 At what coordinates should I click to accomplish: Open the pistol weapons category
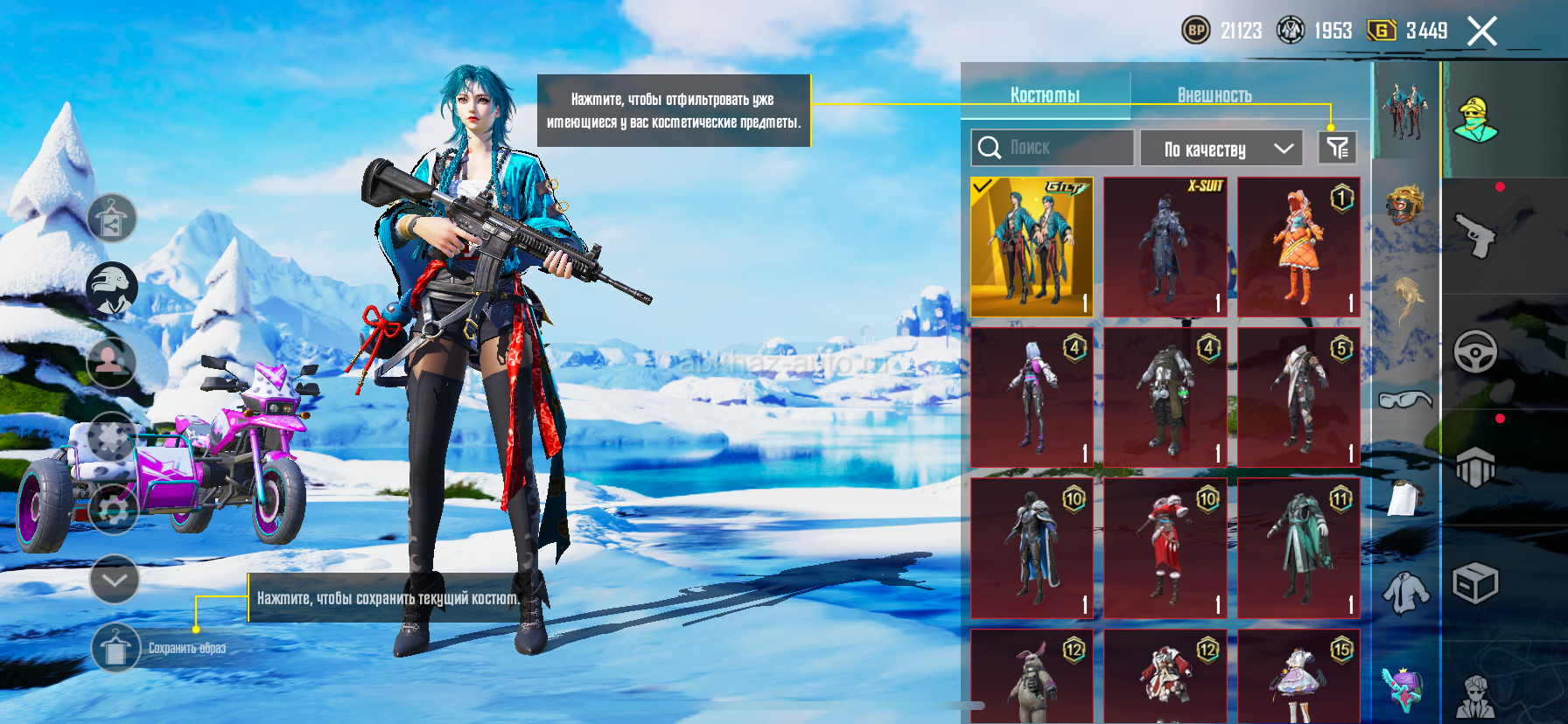(1475, 234)
